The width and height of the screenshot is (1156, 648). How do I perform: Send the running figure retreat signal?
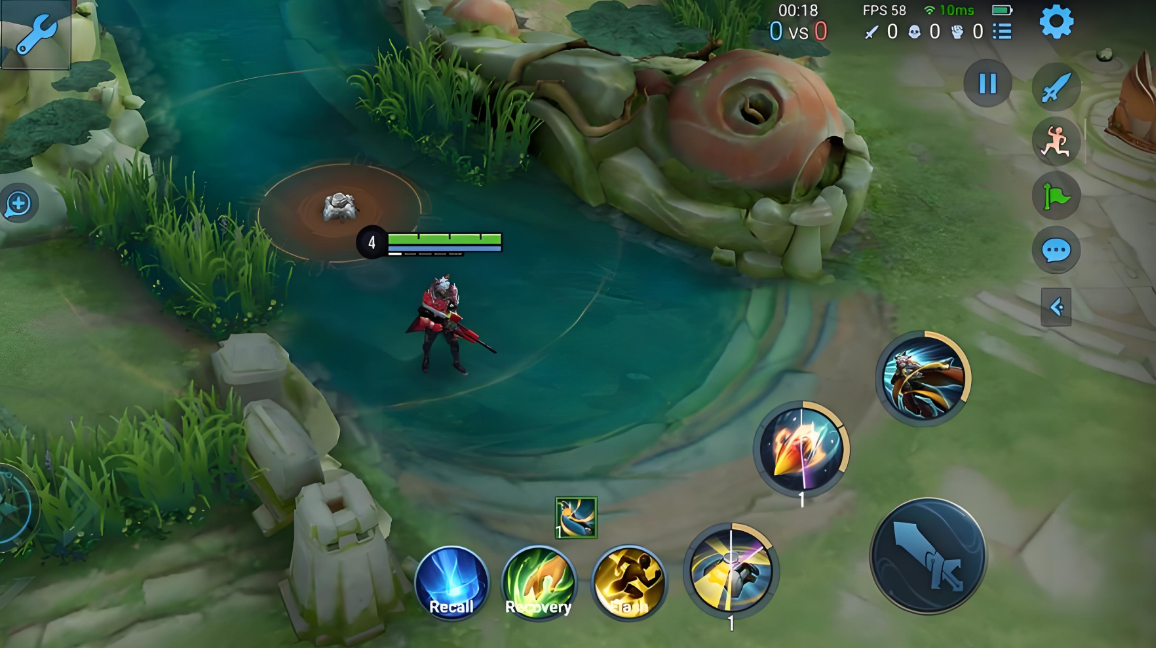point(1056,142)
